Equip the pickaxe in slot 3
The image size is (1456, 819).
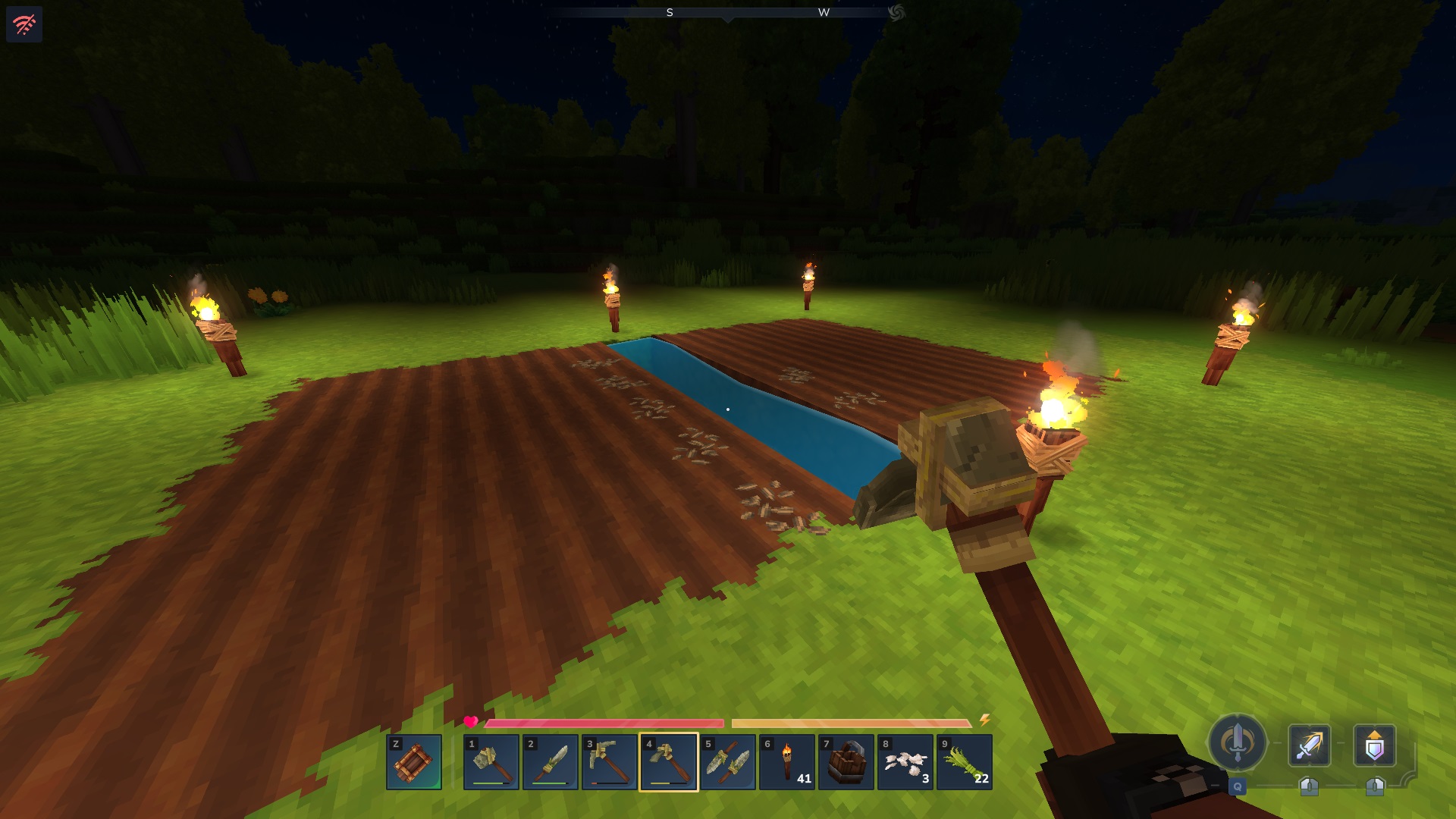coord(610,761)
